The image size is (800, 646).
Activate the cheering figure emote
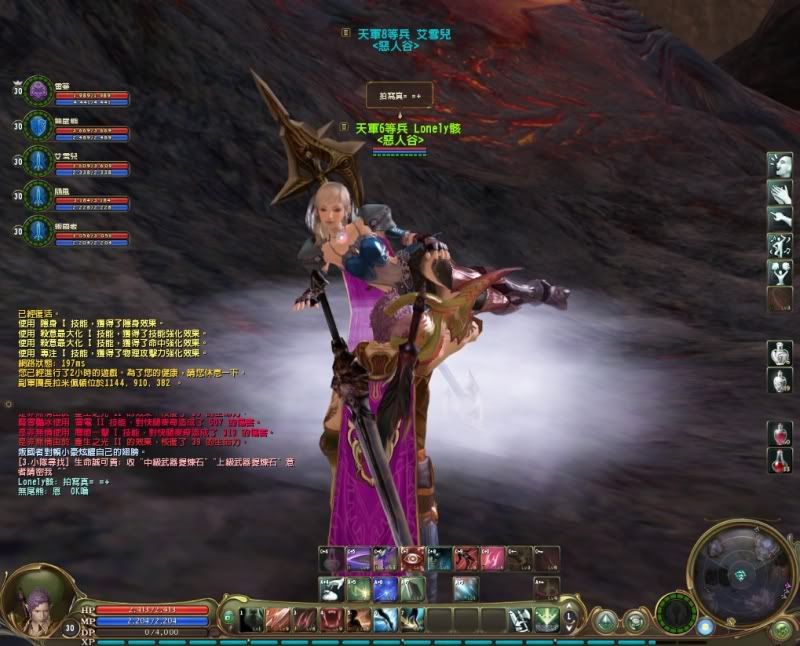coord(780,270)
